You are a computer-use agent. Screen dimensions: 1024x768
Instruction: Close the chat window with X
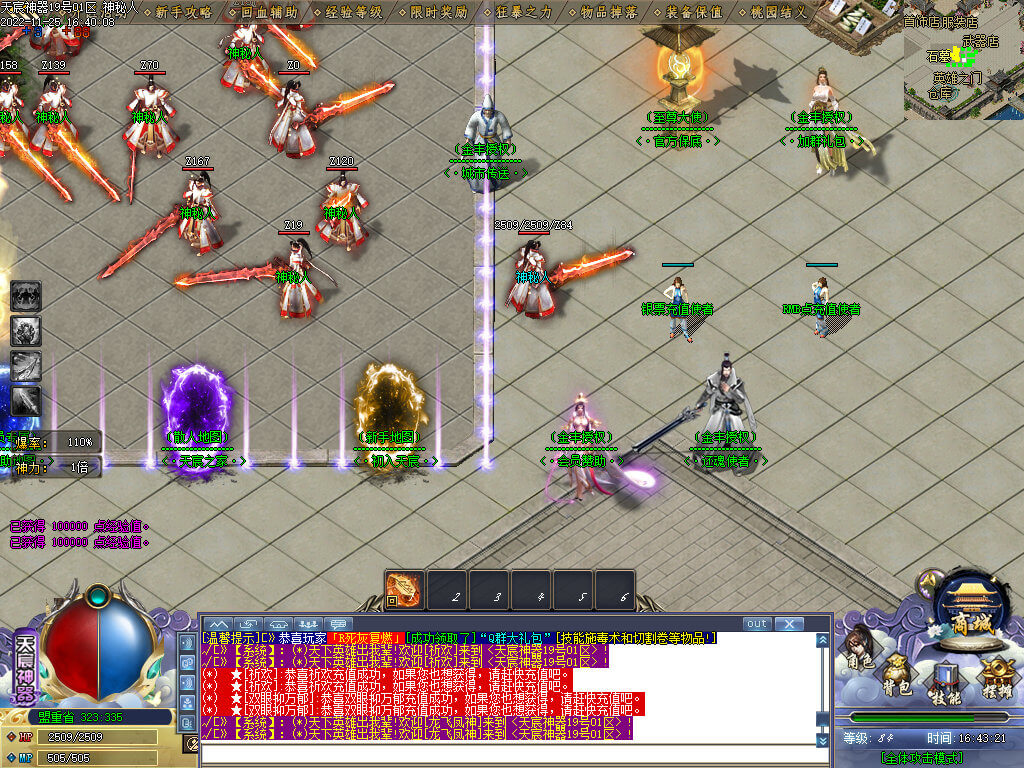(x=789, y=623)
